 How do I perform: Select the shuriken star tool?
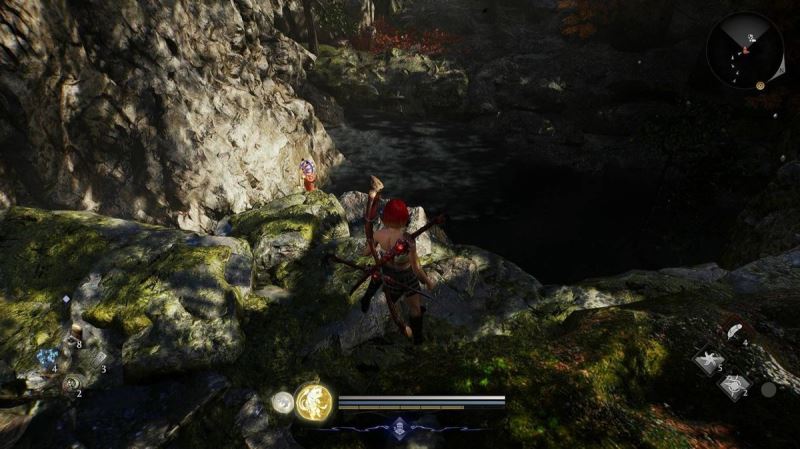(x=709, y=359)
